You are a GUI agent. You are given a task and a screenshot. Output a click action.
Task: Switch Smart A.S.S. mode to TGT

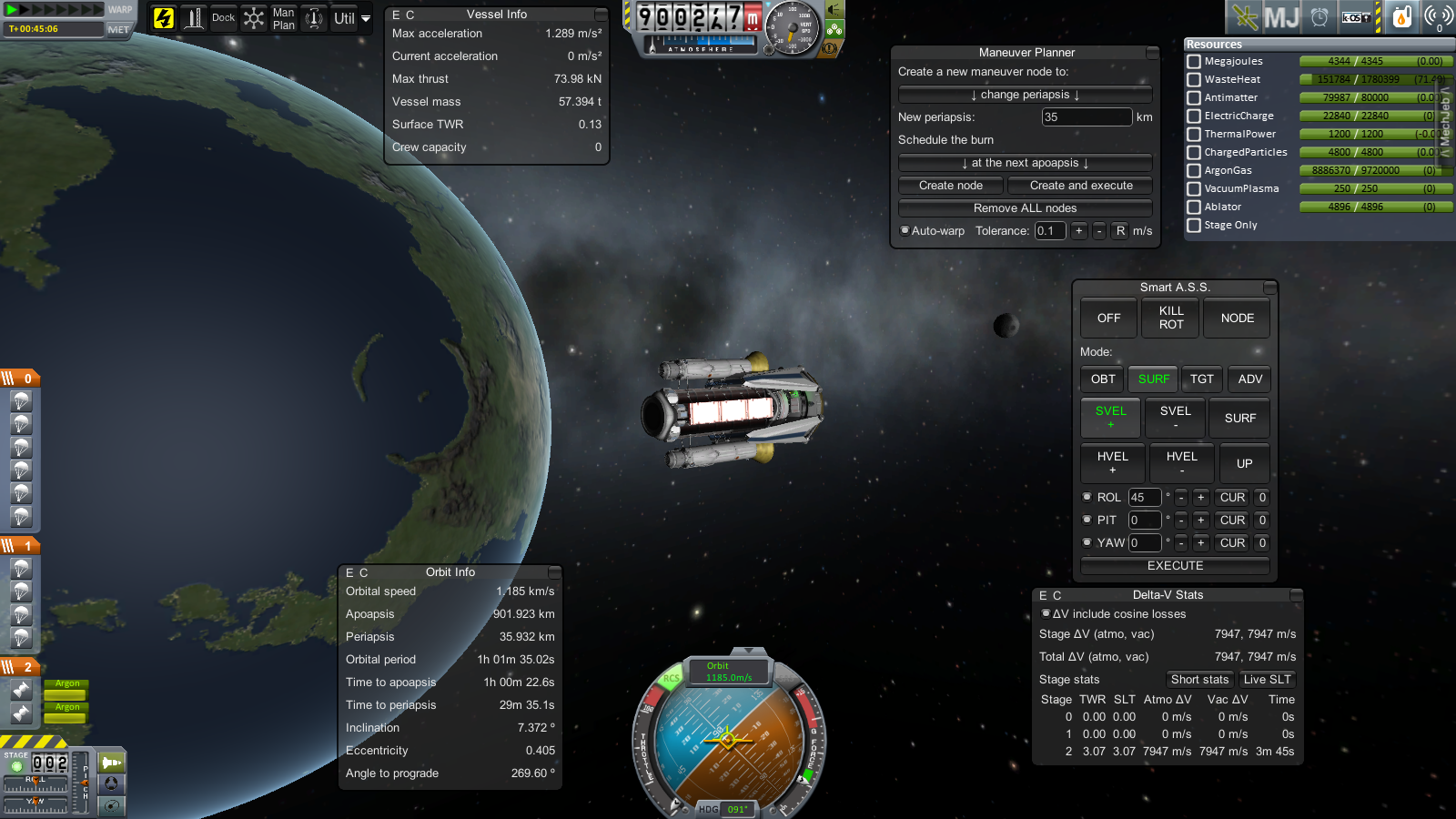1201,379
